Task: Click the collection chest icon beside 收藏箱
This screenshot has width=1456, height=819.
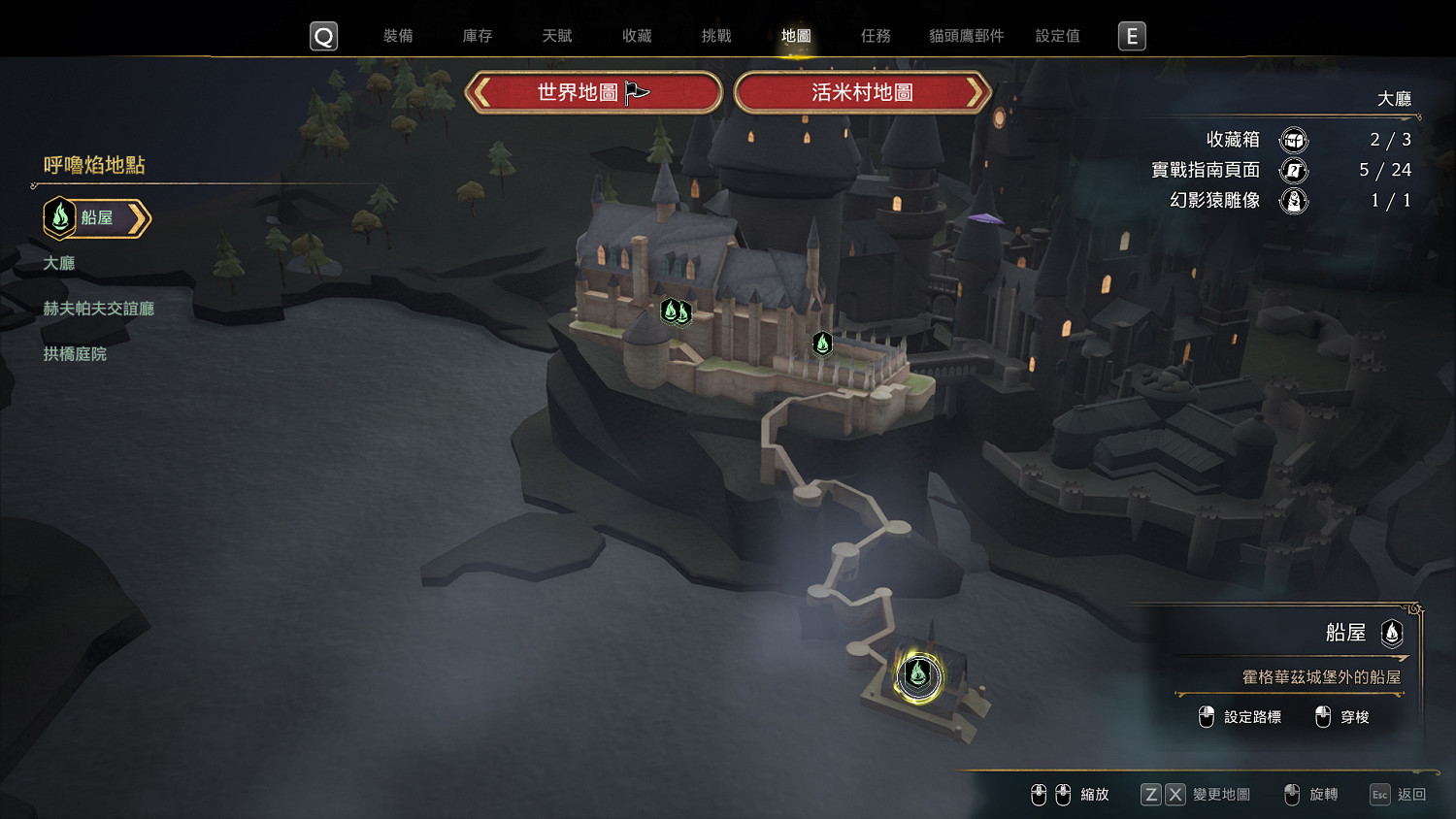Action: pyautogui.click(x=1296, y=140)
